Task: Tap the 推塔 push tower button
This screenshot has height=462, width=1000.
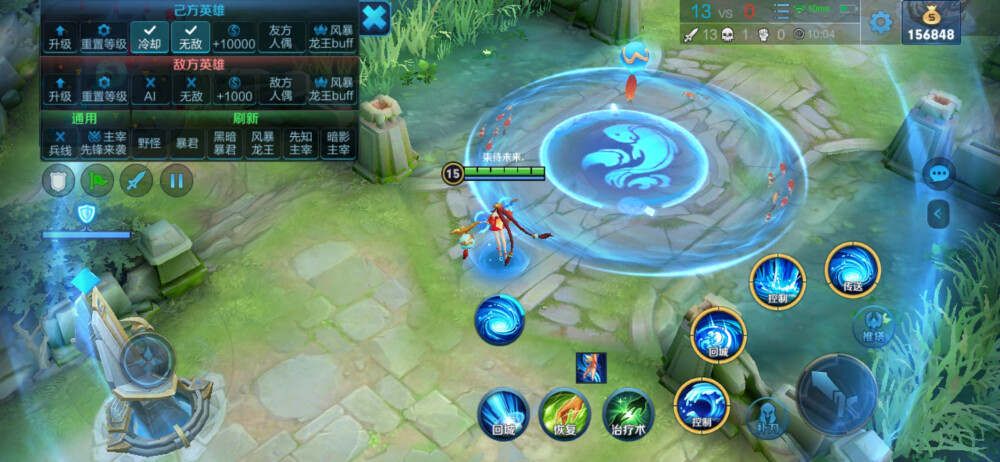Action: (x=874, y=325)
